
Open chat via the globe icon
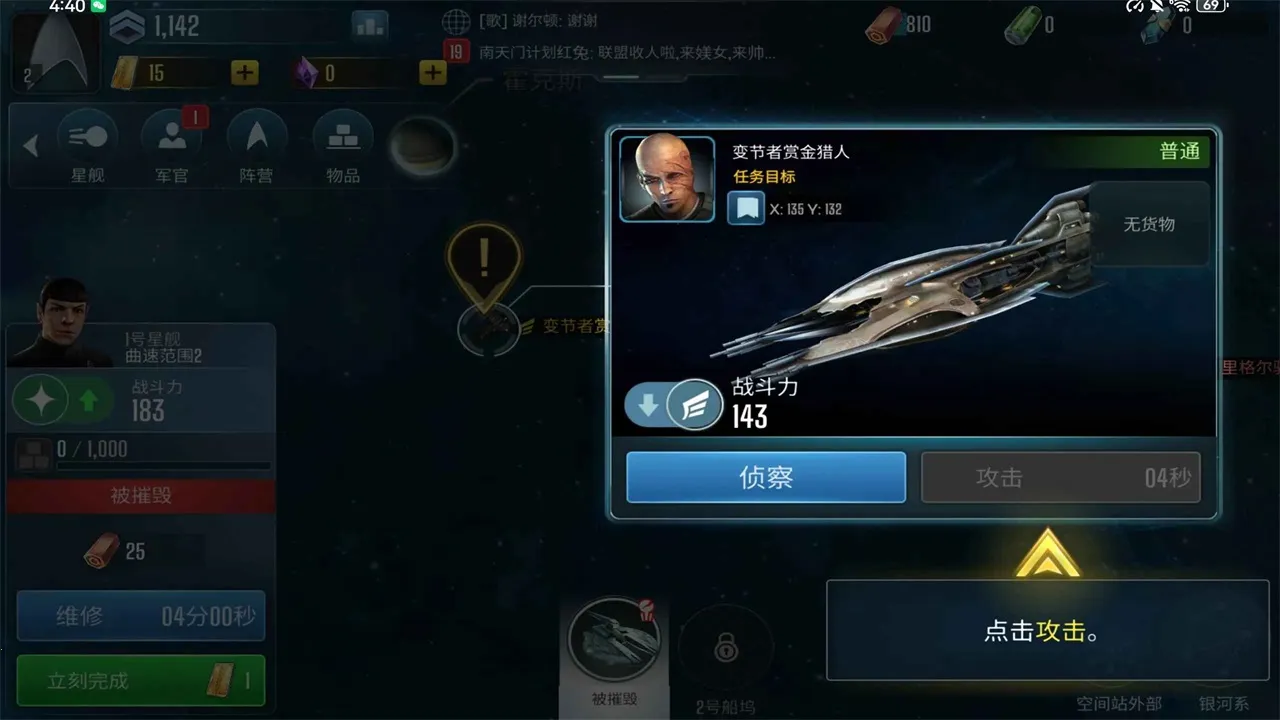pyautogui.click(x=456, y=20)
